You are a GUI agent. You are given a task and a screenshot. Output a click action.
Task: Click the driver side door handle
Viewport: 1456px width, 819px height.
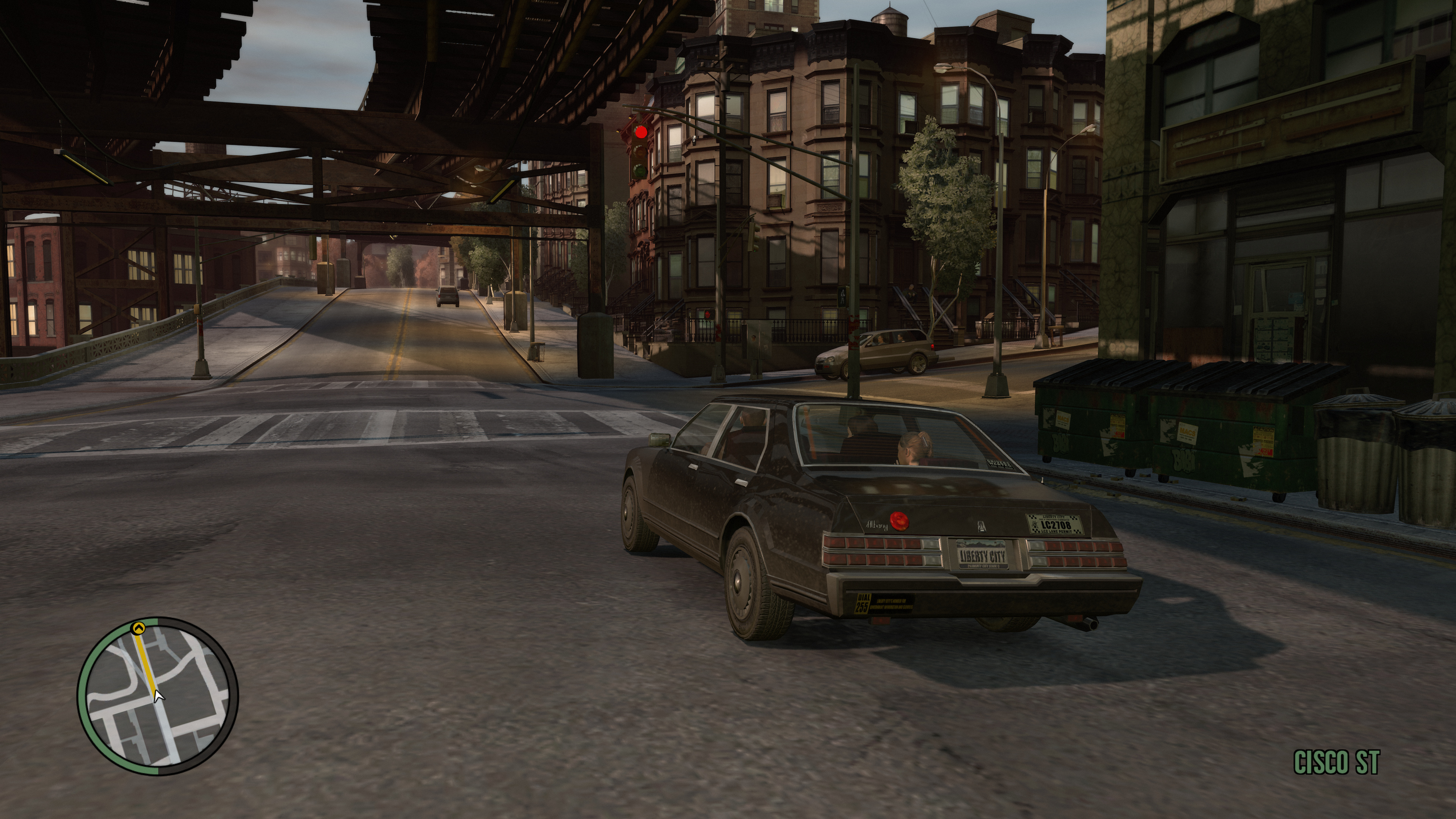[693, 467]
